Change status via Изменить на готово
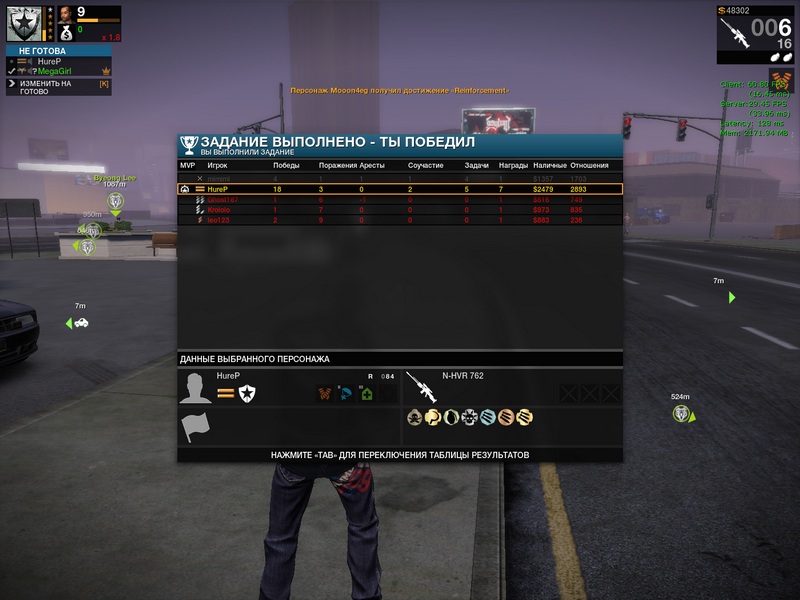The height and width of the screenshot is (600, 800). pyautogui.click(x=45, y=87)
